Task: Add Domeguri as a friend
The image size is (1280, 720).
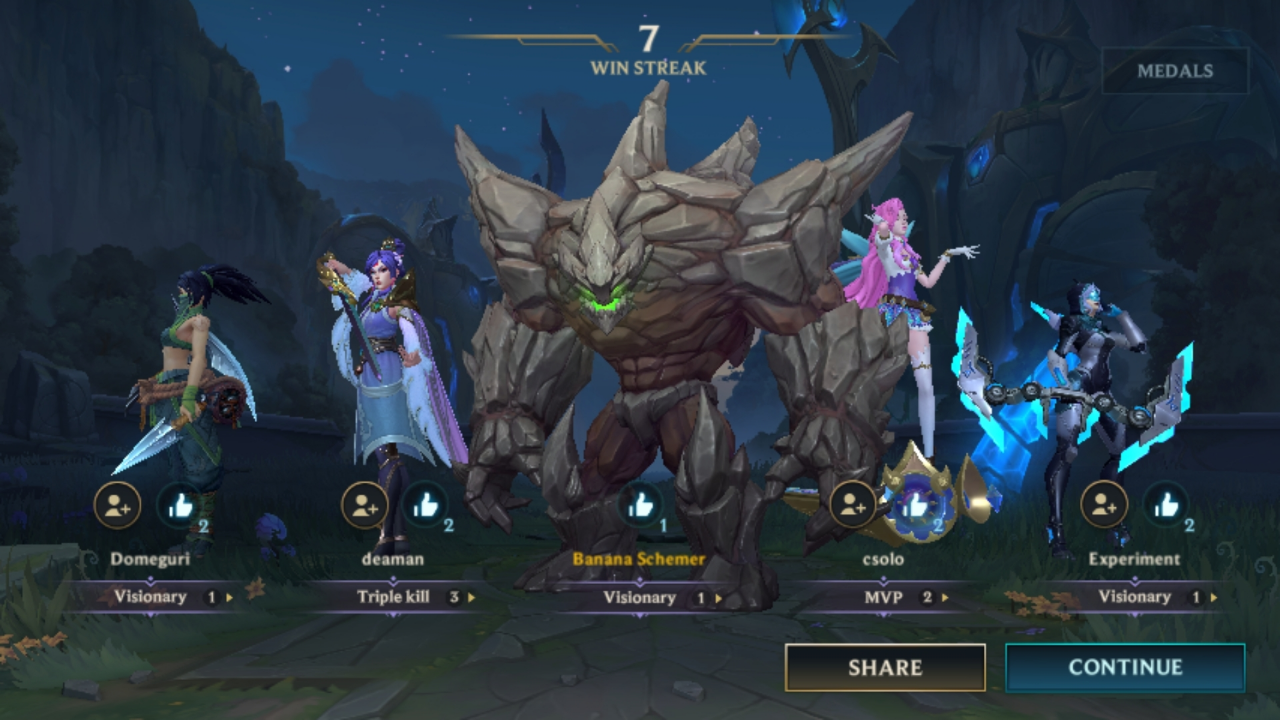Action: pyautogui.click(x=117, y=505)
